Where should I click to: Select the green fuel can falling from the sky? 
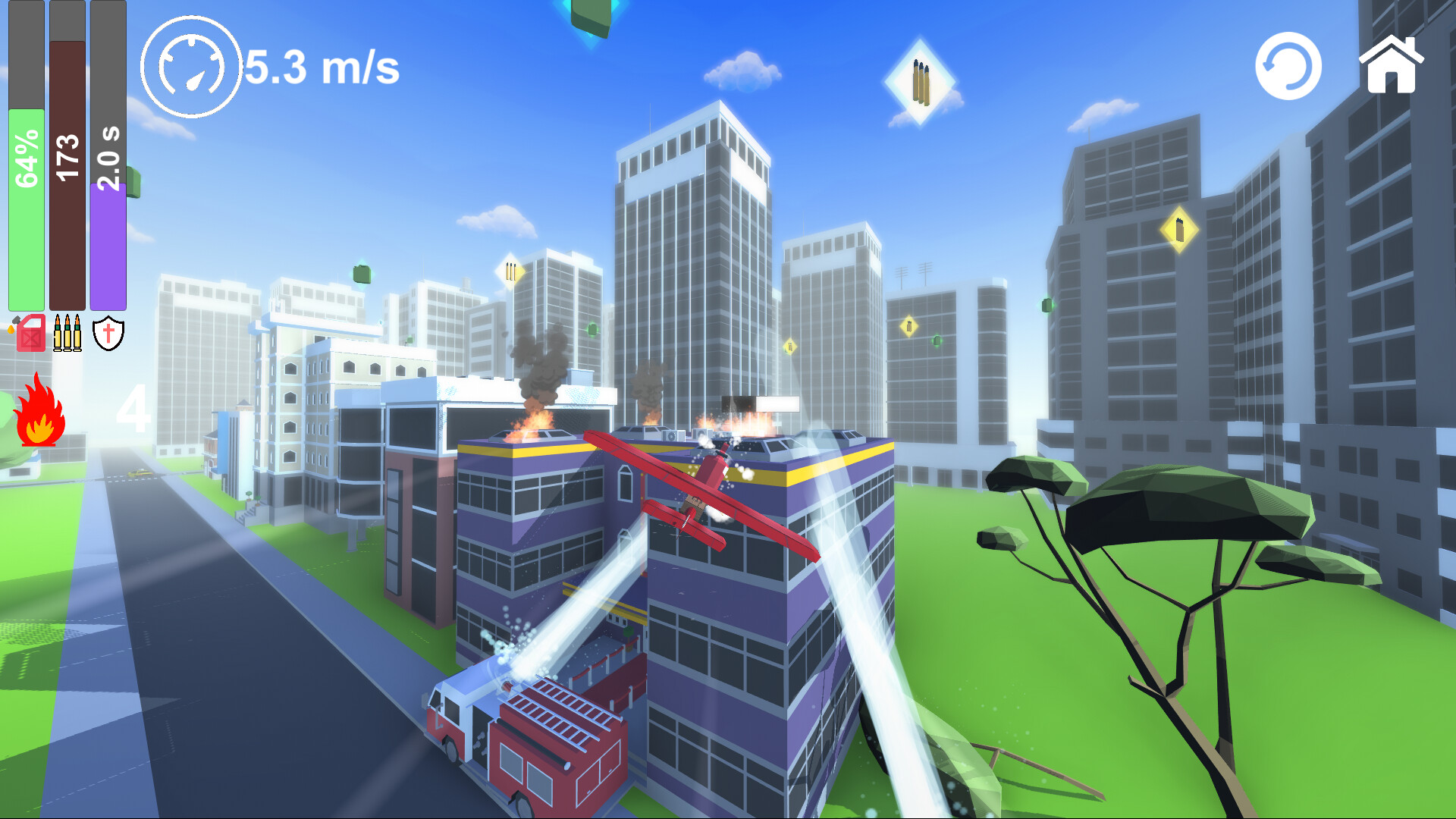pos(362,273)
